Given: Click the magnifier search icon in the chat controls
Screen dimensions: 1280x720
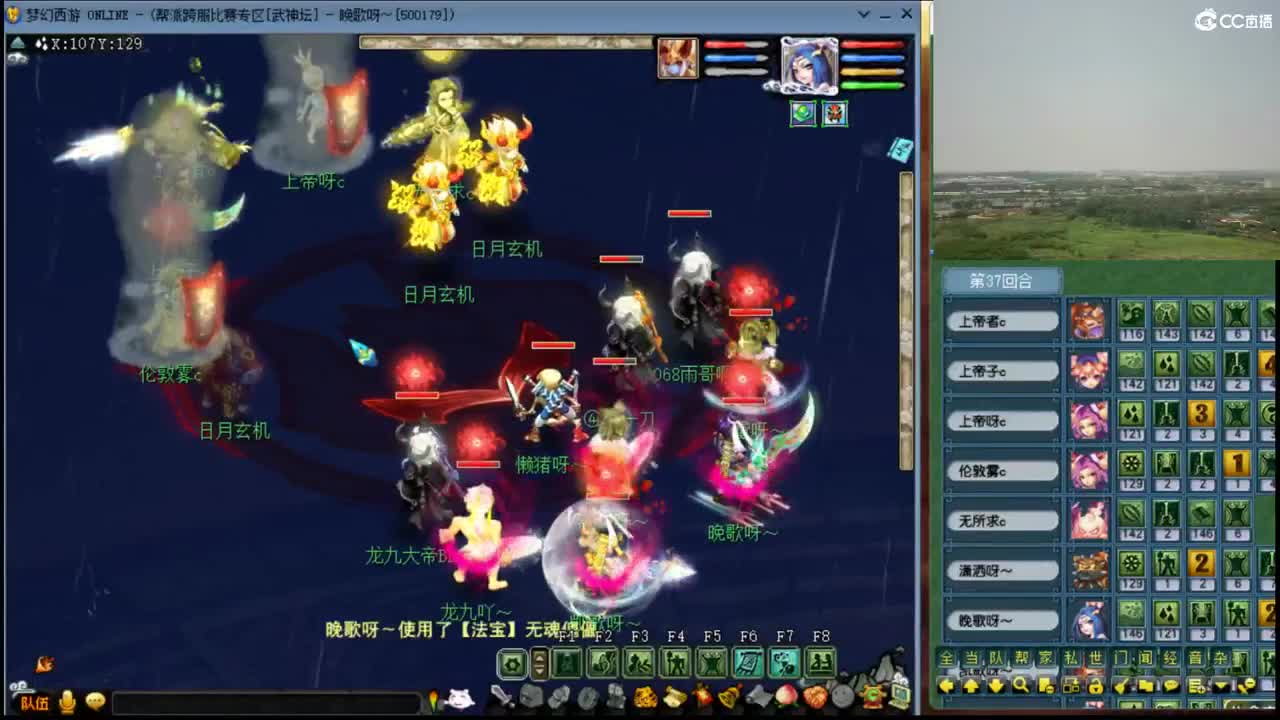Looking at the screenshot, I should pyautogui.click(x=1020, y=685).
